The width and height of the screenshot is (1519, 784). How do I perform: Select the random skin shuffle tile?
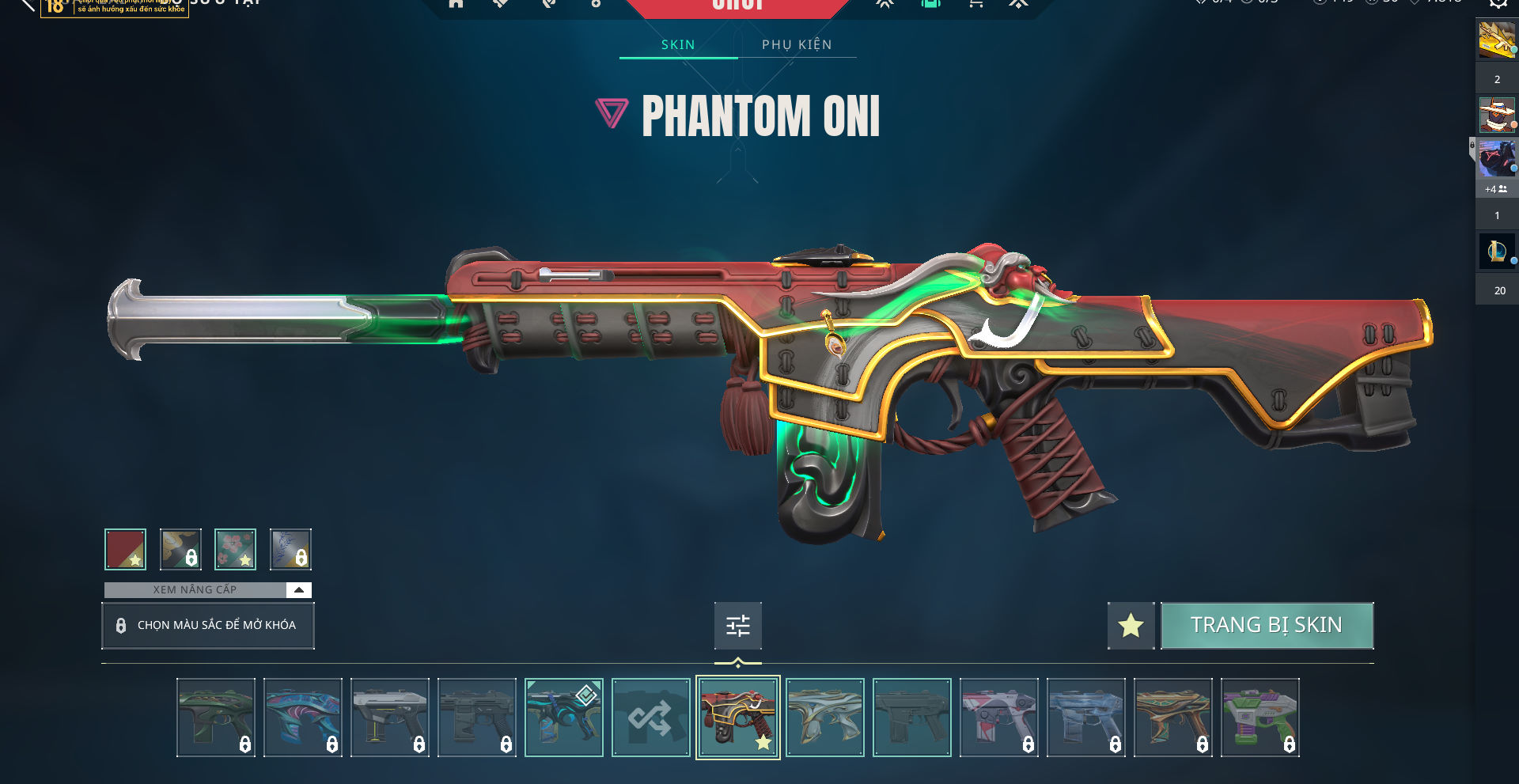[650, 718]
